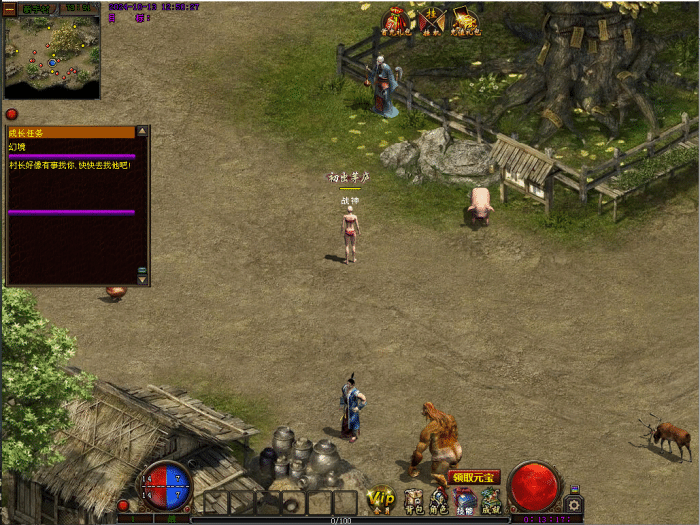This screenshot has height=525, width=700.
Task: Collapse the minimap with the minus button
Action: pyautogui.click(x=10, y=8)
